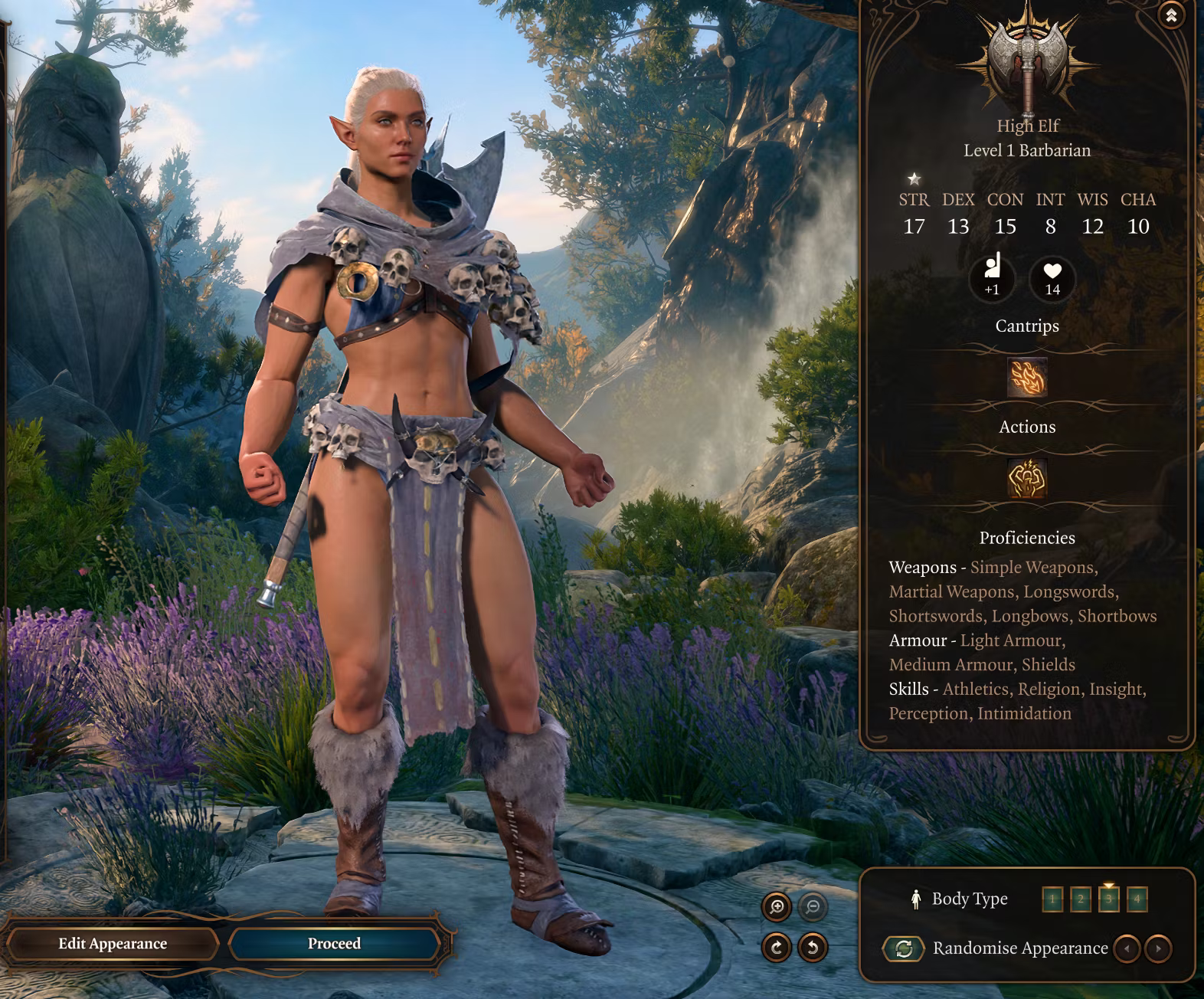Image resolution: width=1204 pixels, height=999 pixels.
Task: Zoom out from the character model
Action: click(x=813, y=908)
